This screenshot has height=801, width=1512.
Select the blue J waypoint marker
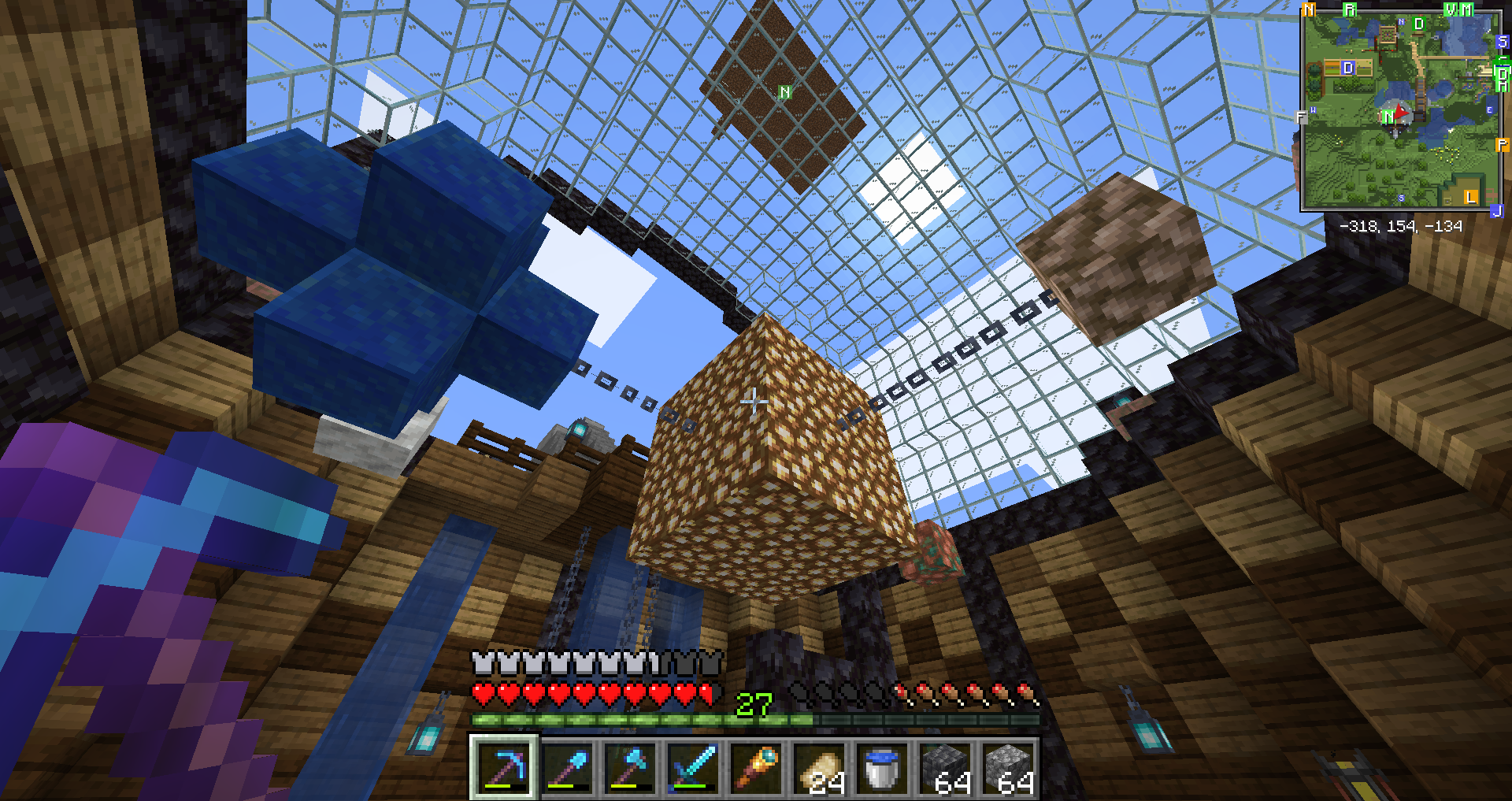[1497, 210]
